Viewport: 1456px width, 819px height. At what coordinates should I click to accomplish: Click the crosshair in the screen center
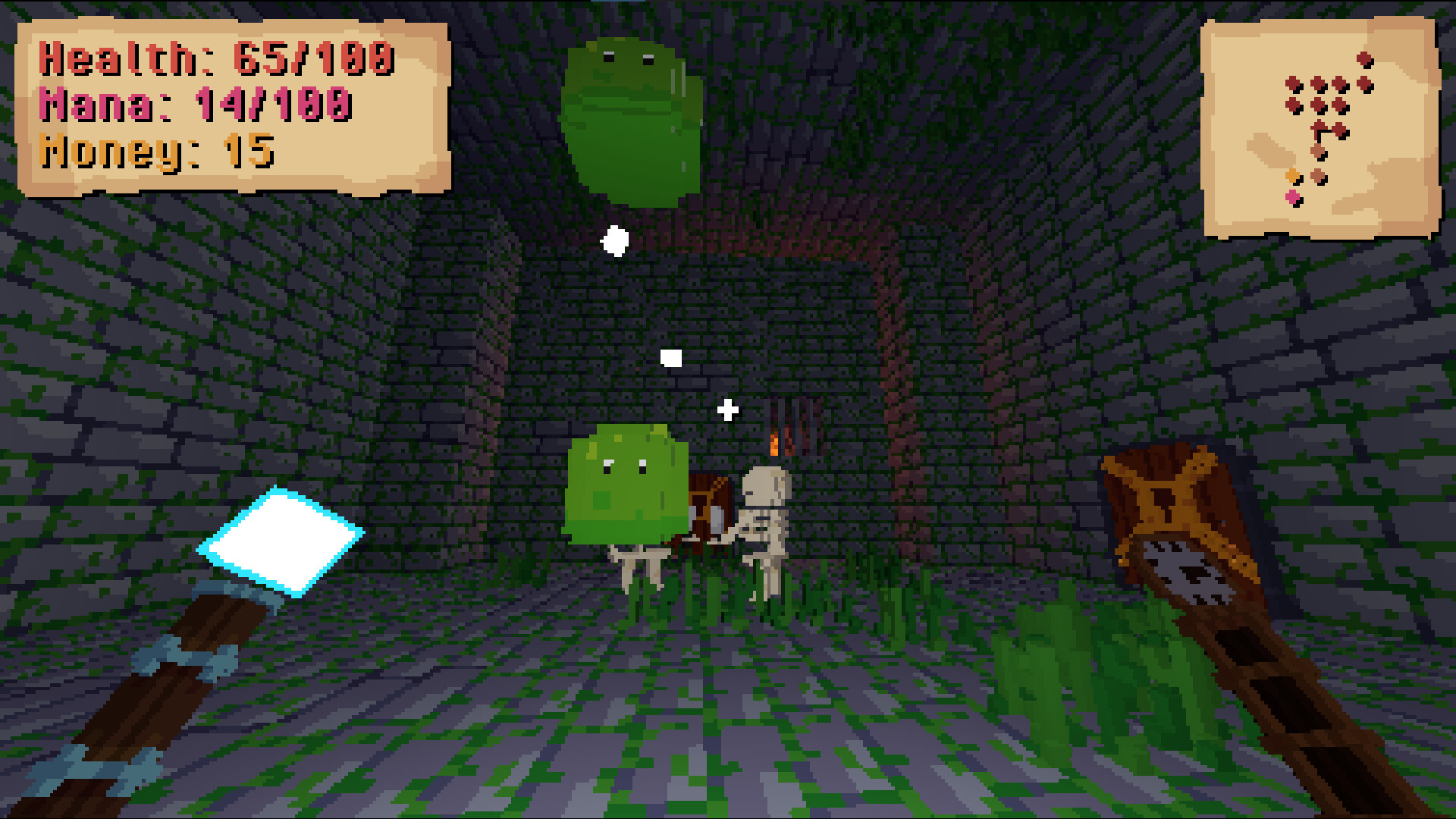pyautogui.click(x=728, y=409)
